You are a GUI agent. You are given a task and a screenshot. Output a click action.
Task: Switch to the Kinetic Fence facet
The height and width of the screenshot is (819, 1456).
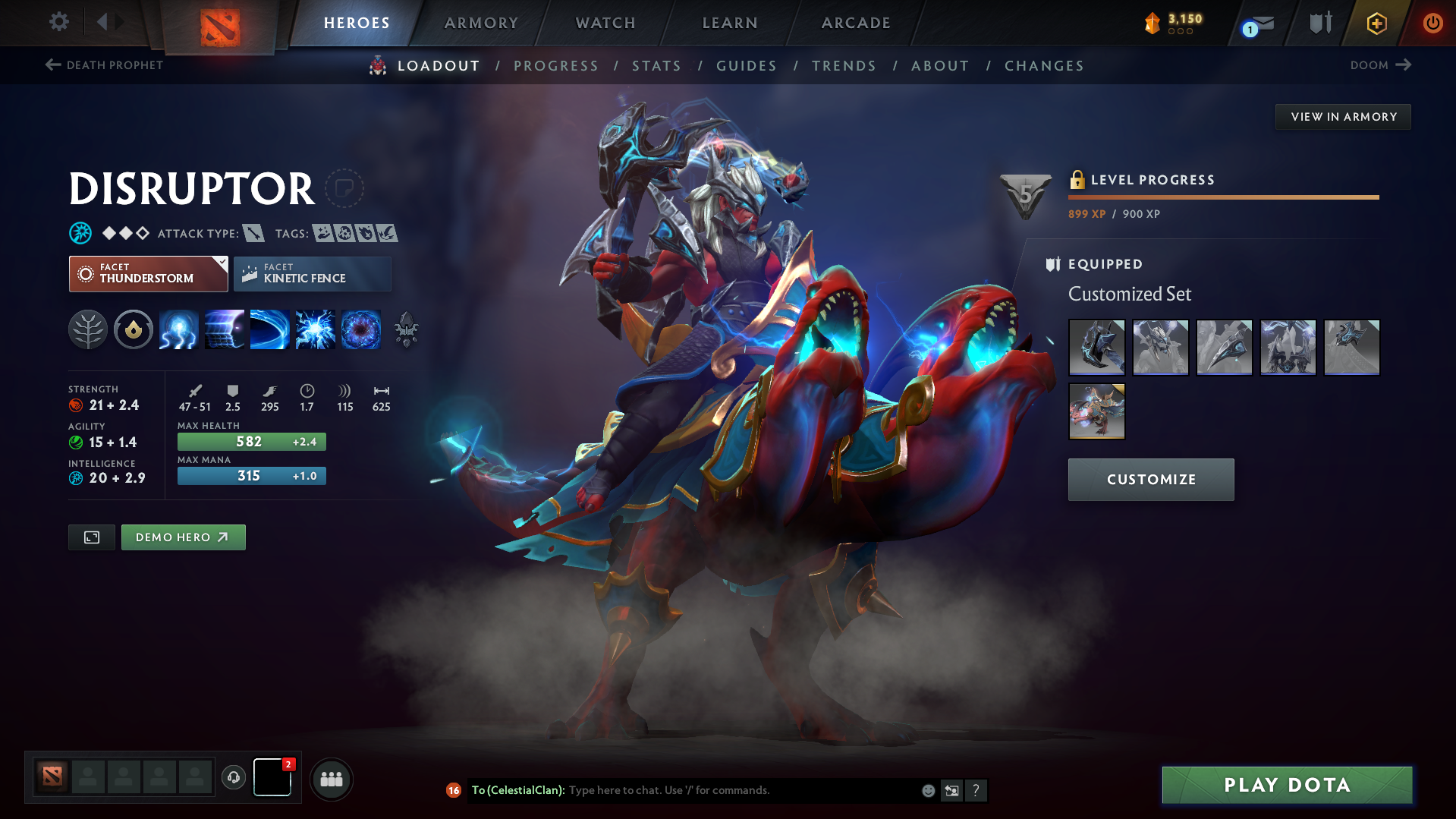312,273
